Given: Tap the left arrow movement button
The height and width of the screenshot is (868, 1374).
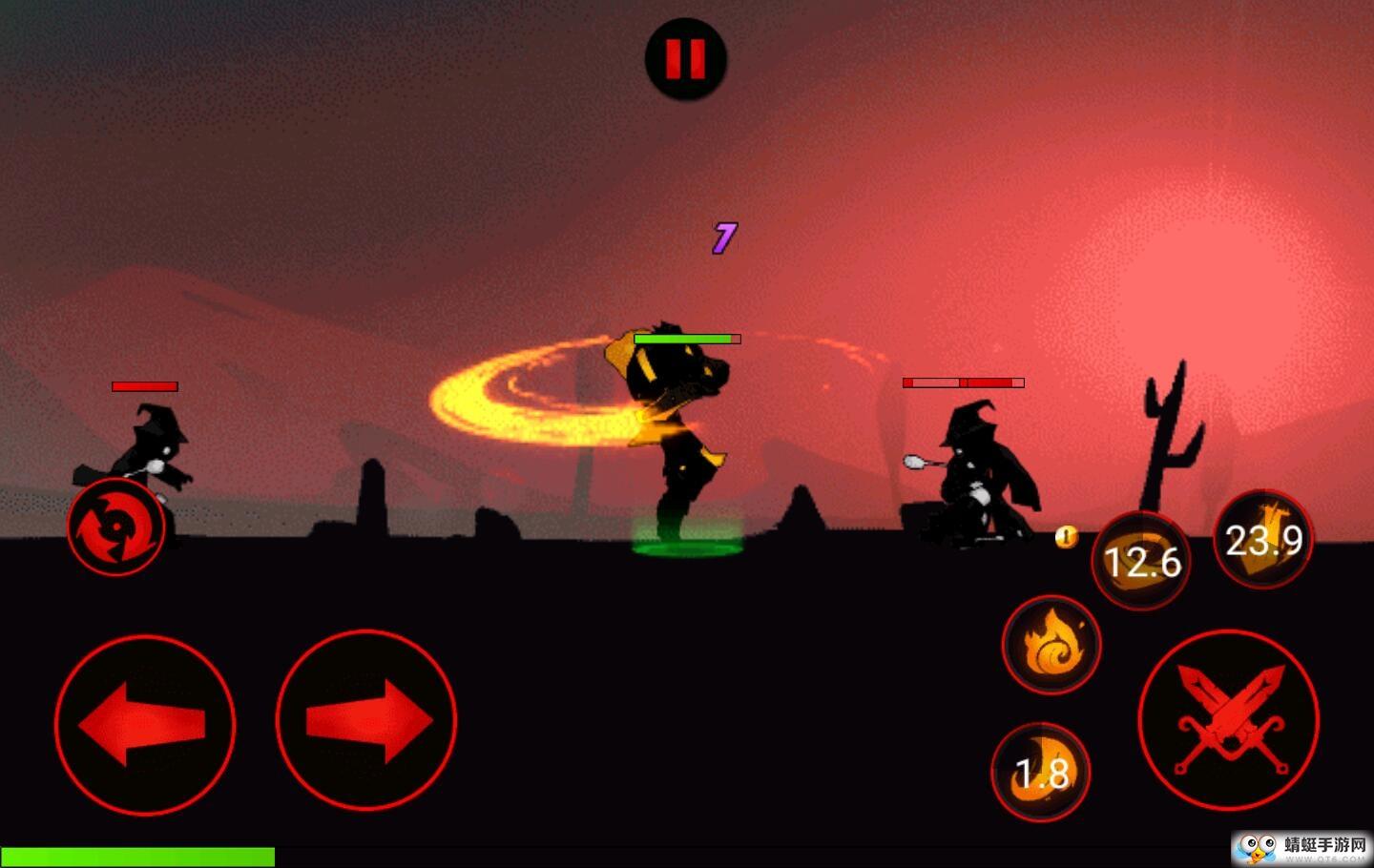Looking at the screenshot, I should (145, 724).
